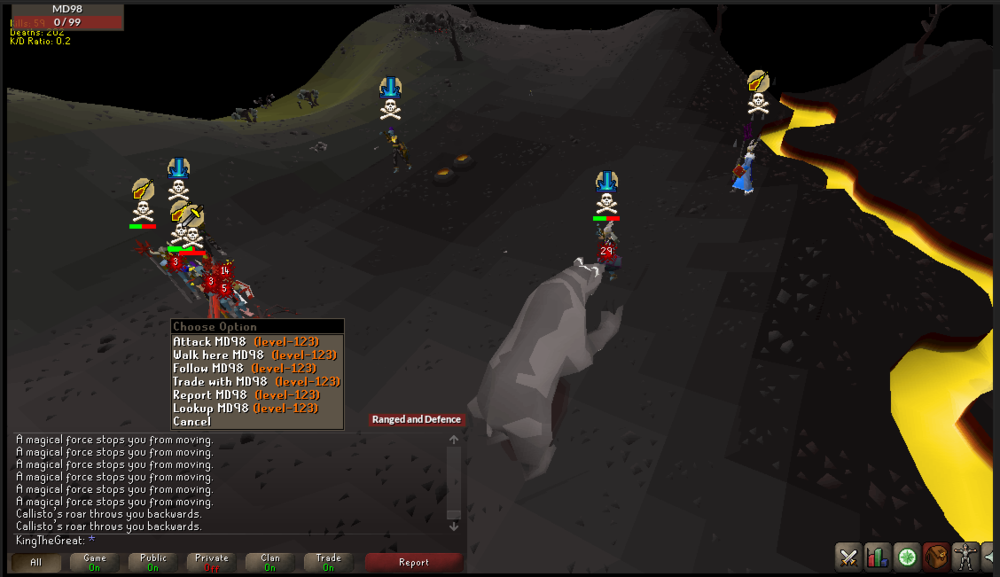This screenshot has height=577, width=1000.
Task: Switch to the All chat tab
Action: coord(36,562)
